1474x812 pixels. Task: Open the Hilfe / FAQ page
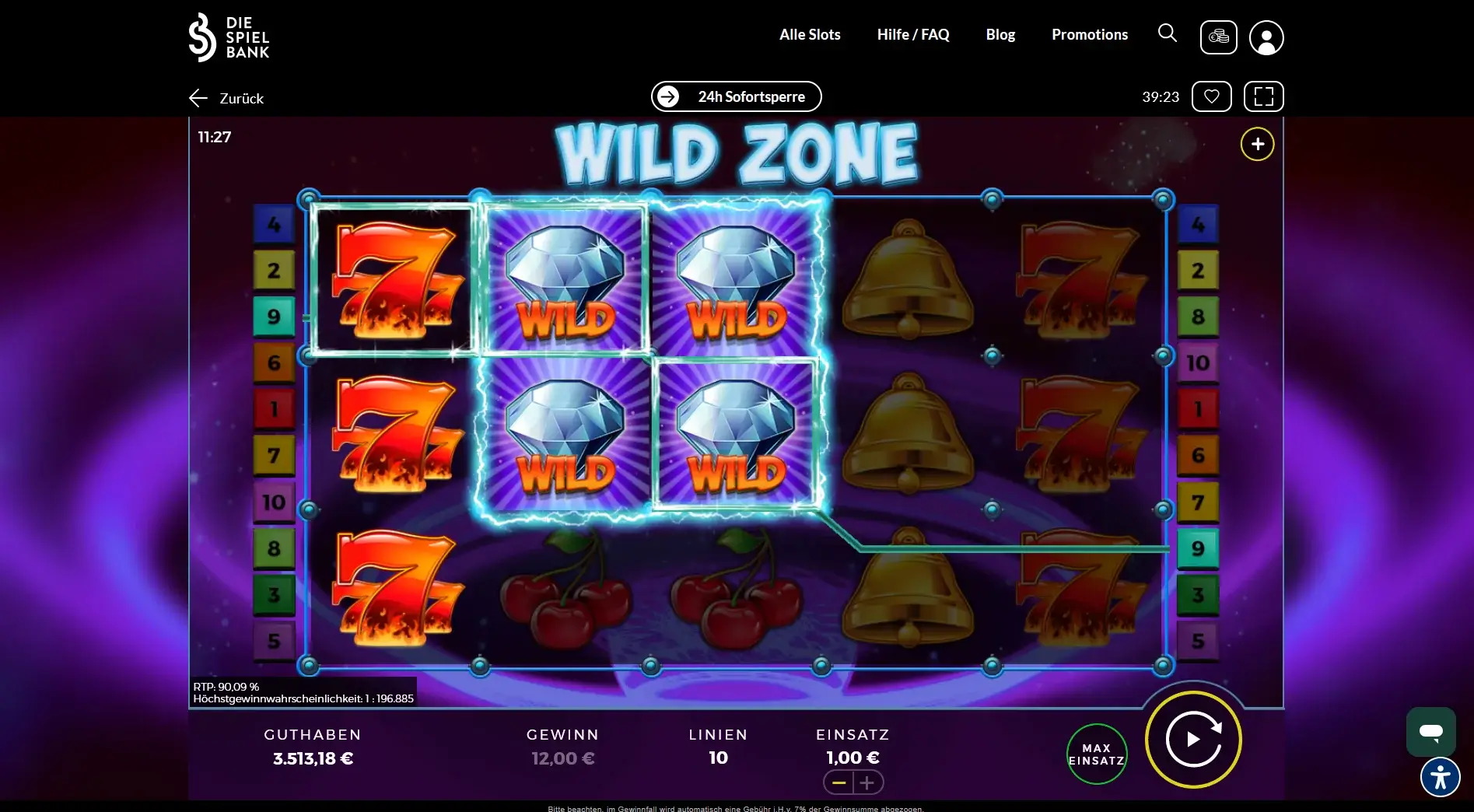pos(912,33)
